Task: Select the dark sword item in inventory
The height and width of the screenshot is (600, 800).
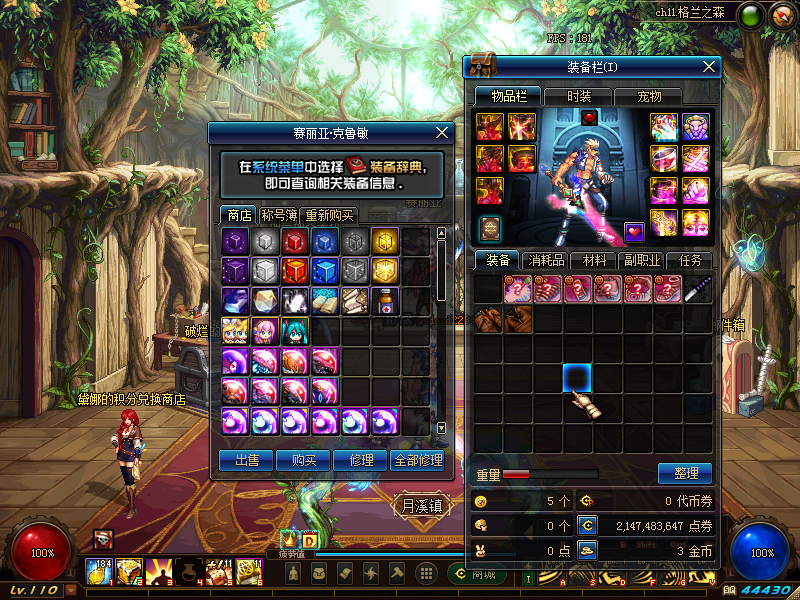Action: tap(697, 289)
